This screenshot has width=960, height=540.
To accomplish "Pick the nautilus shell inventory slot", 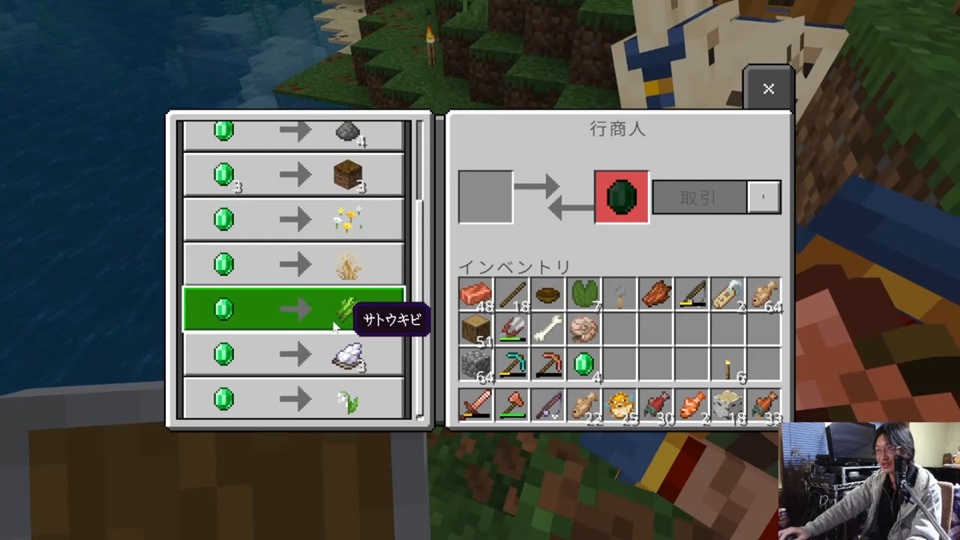I will (585, 329).
